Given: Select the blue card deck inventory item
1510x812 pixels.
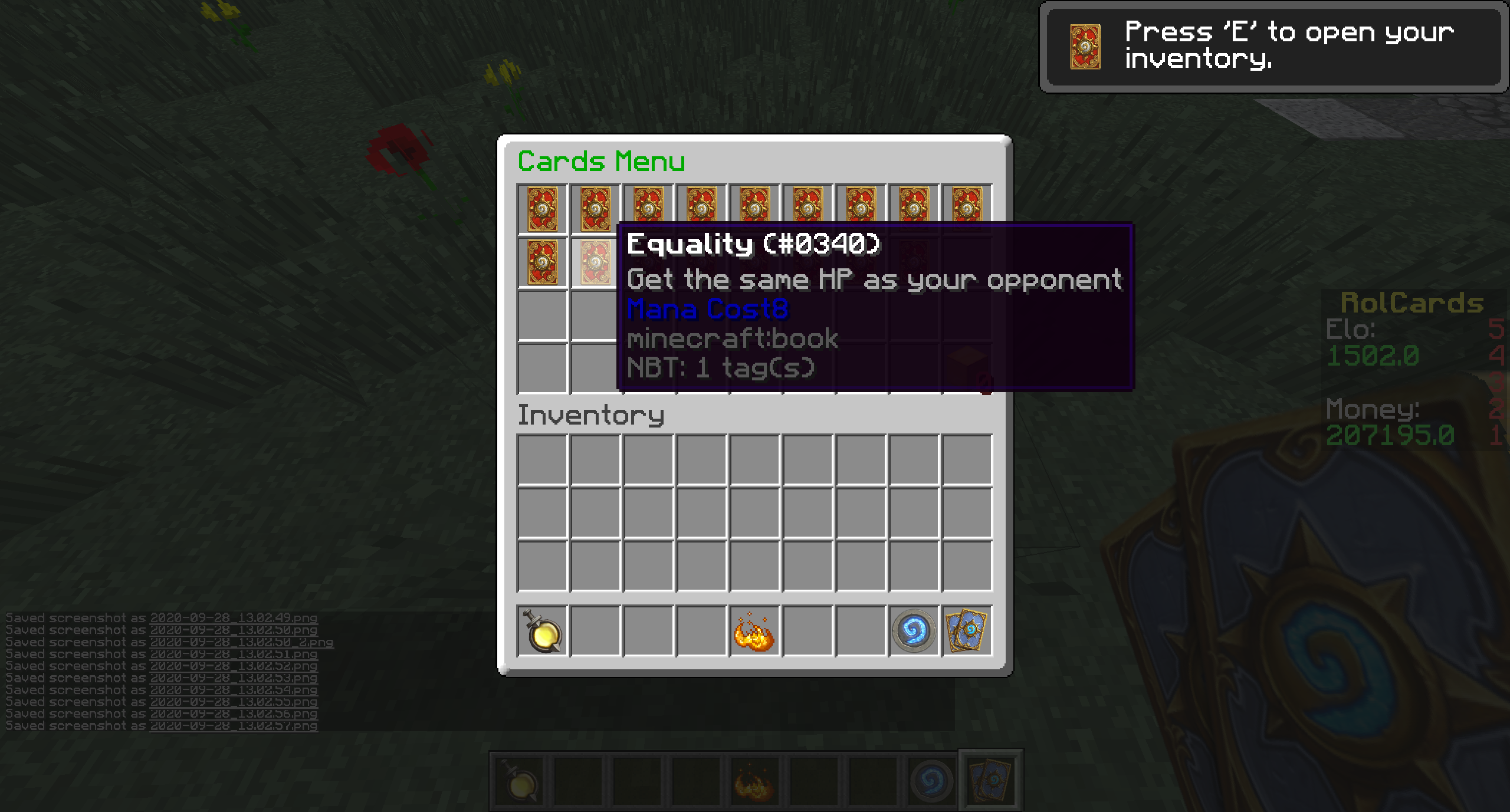Looking at the screenshot, I should [x=967, y=631].
